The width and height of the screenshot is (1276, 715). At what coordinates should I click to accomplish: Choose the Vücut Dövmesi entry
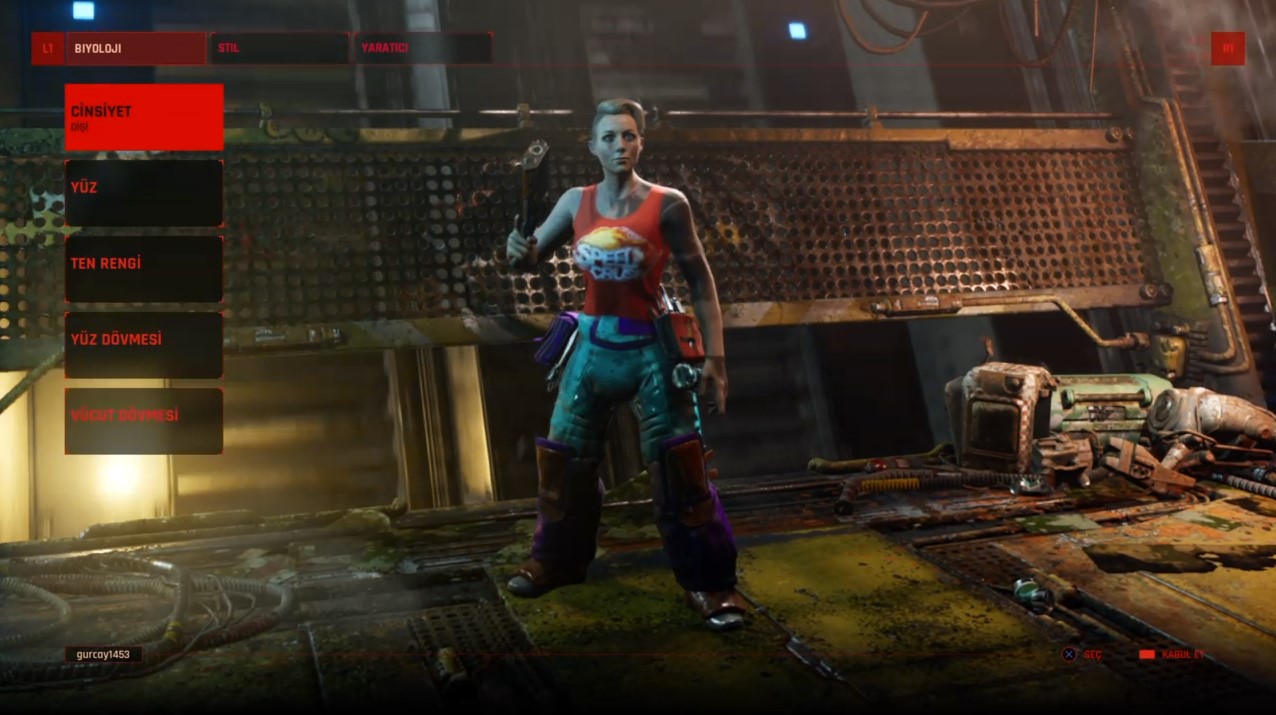coord(144,420)
